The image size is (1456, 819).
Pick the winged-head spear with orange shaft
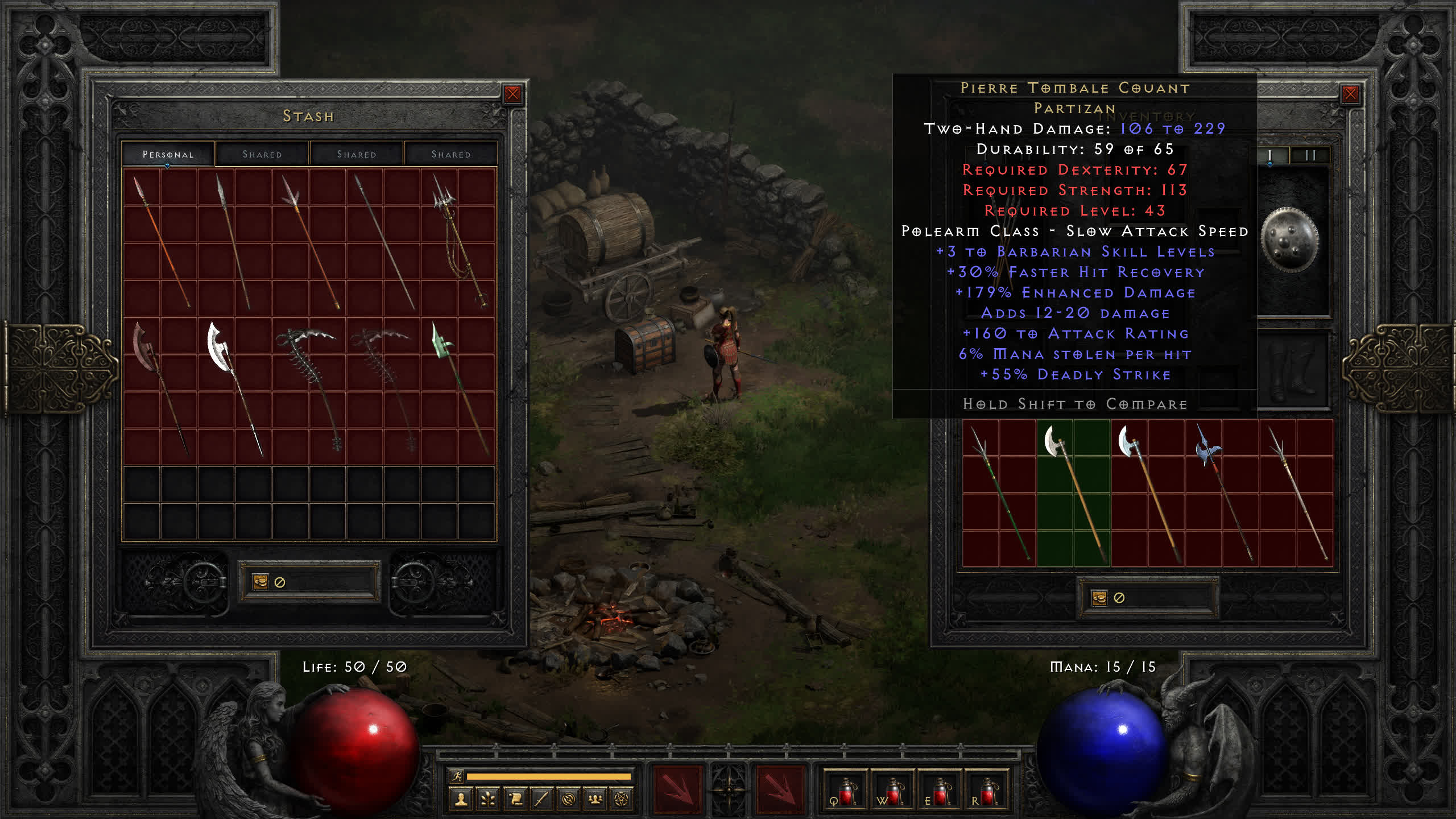(x=310, y=242)
